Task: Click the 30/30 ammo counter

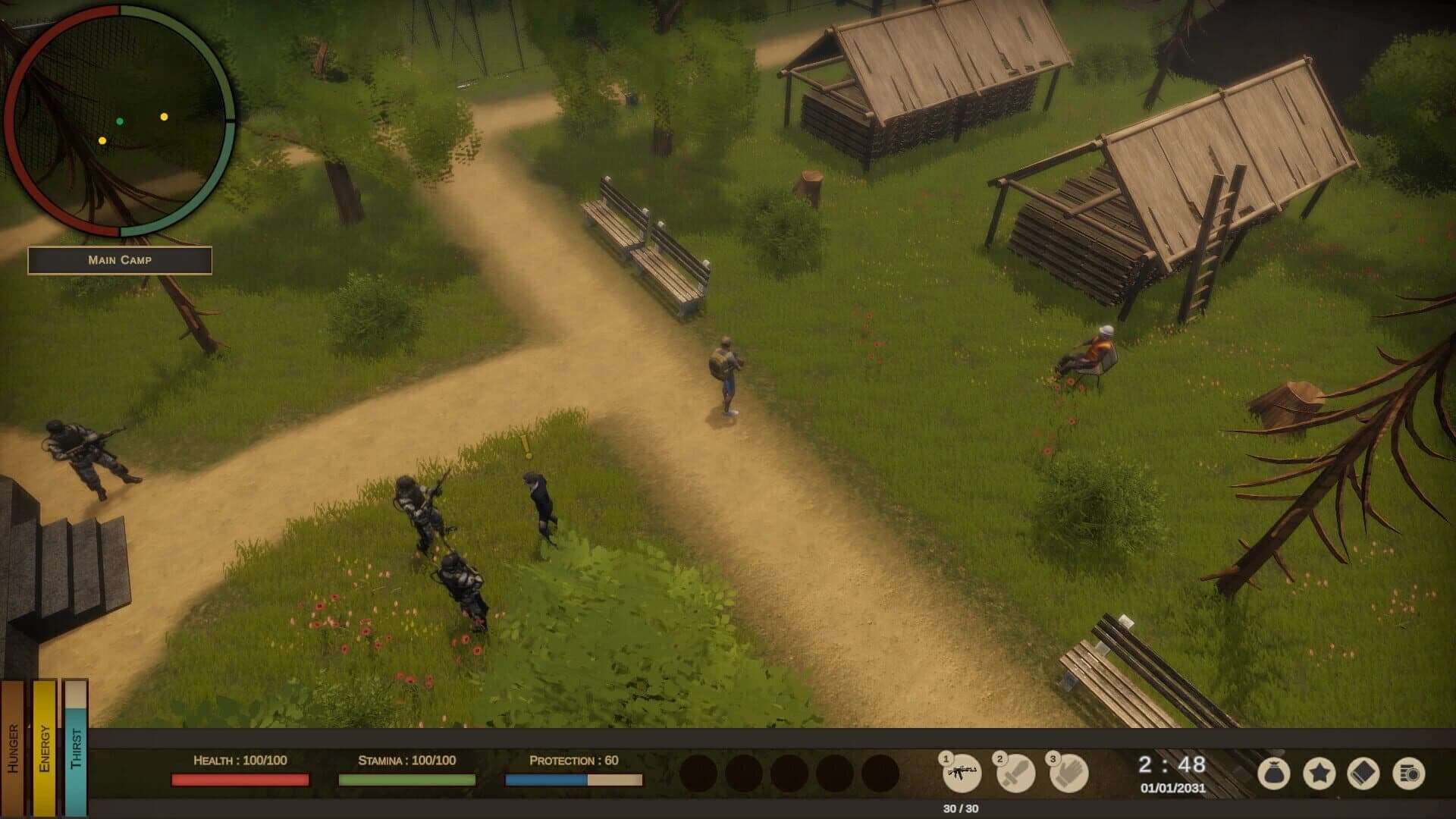Action: tap(962, 807)
